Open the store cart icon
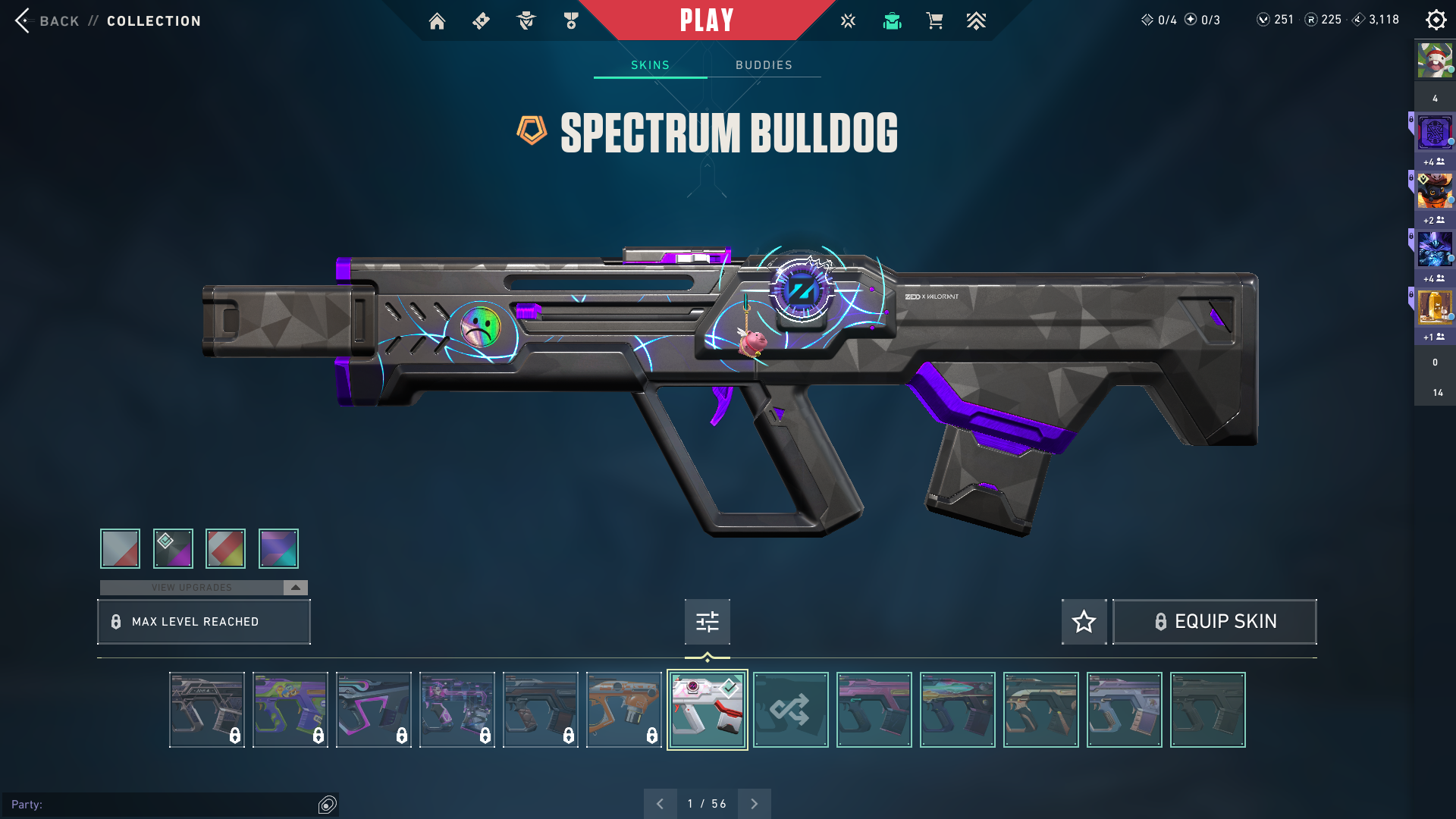1456x819 pixels. [x=934, y=21]
